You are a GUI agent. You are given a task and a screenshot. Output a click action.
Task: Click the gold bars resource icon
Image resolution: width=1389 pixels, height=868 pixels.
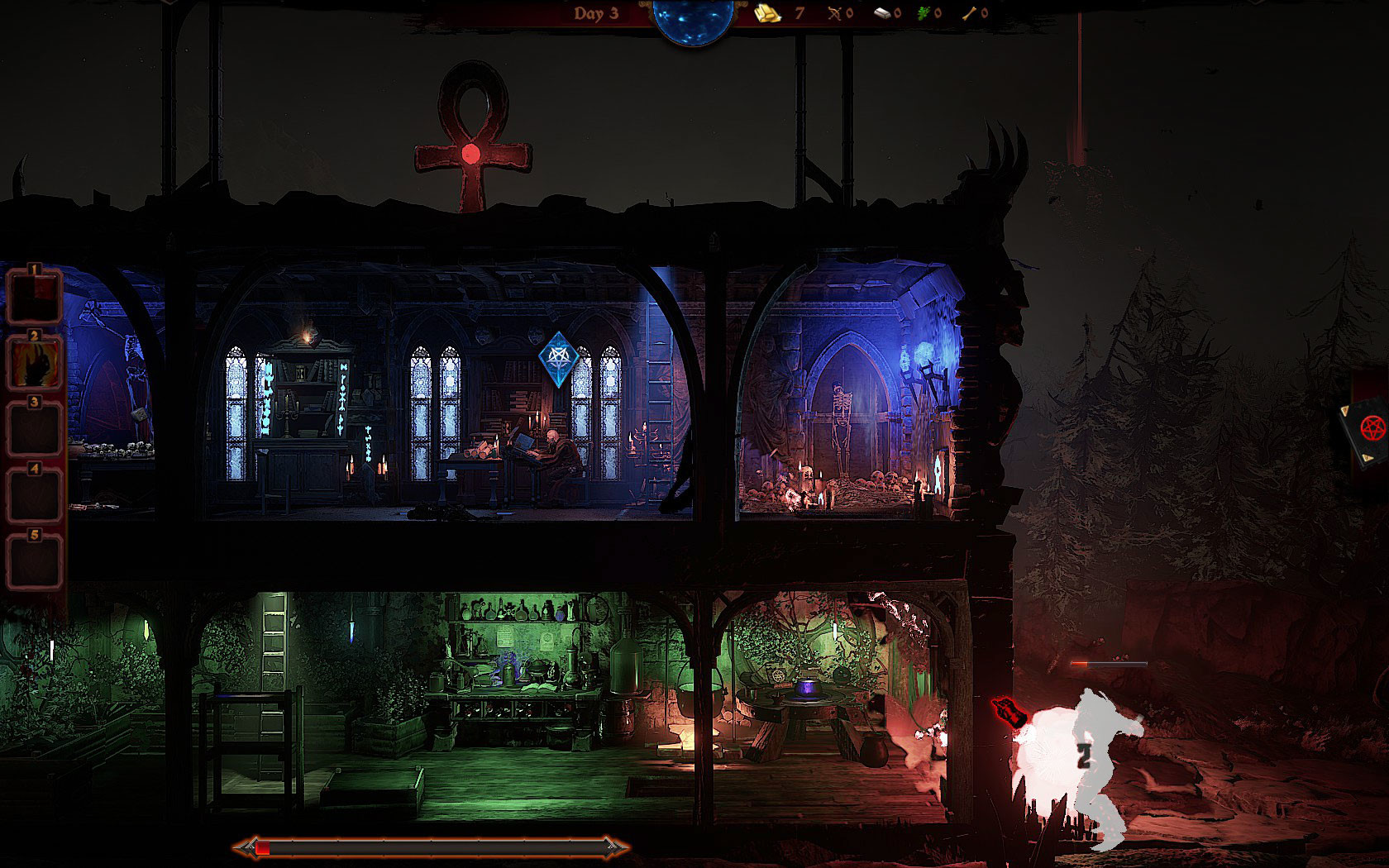[x=767, y=13]
